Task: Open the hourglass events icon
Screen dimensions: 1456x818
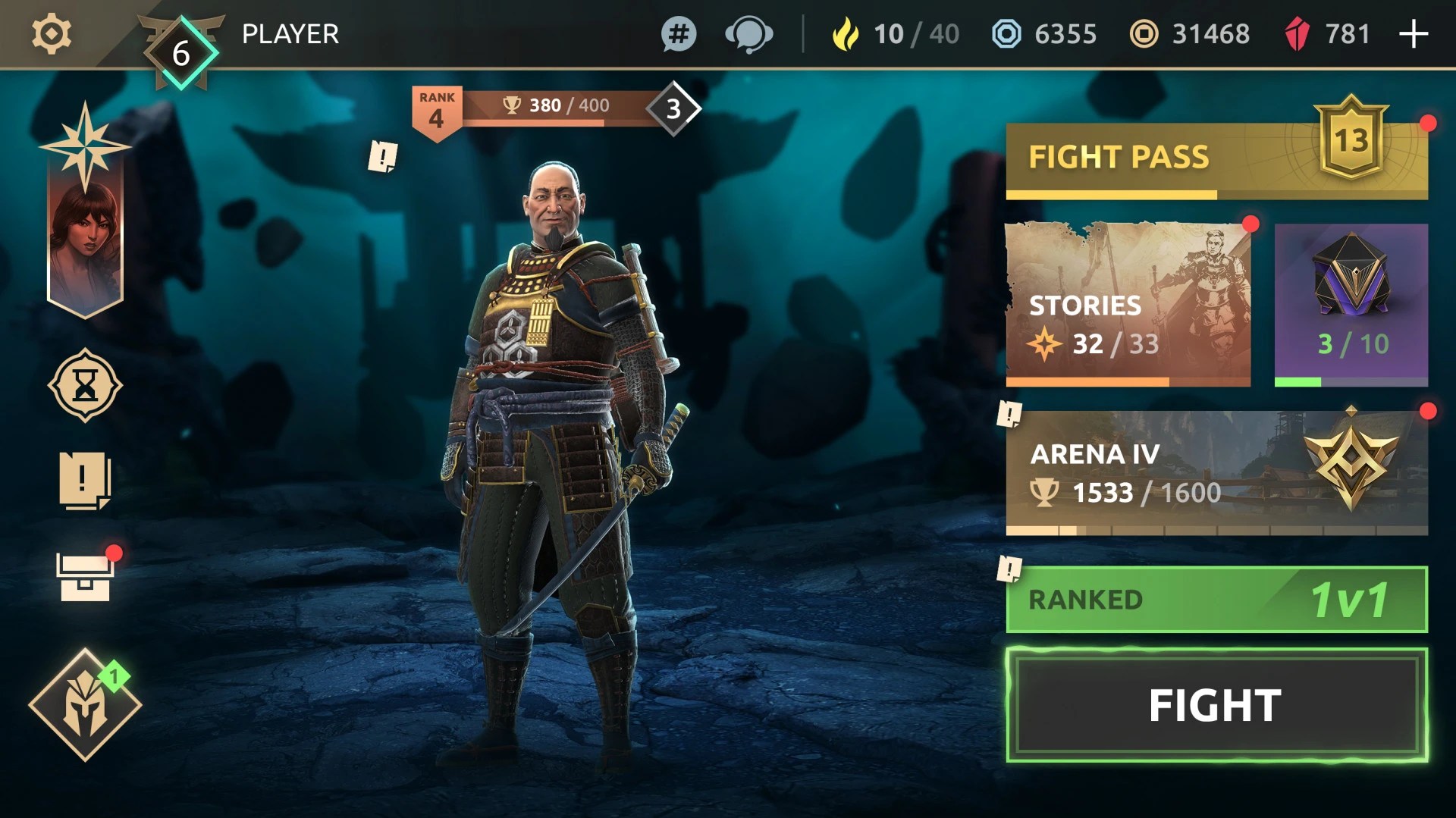Action: pyautogui.click(x=85, y=386)
